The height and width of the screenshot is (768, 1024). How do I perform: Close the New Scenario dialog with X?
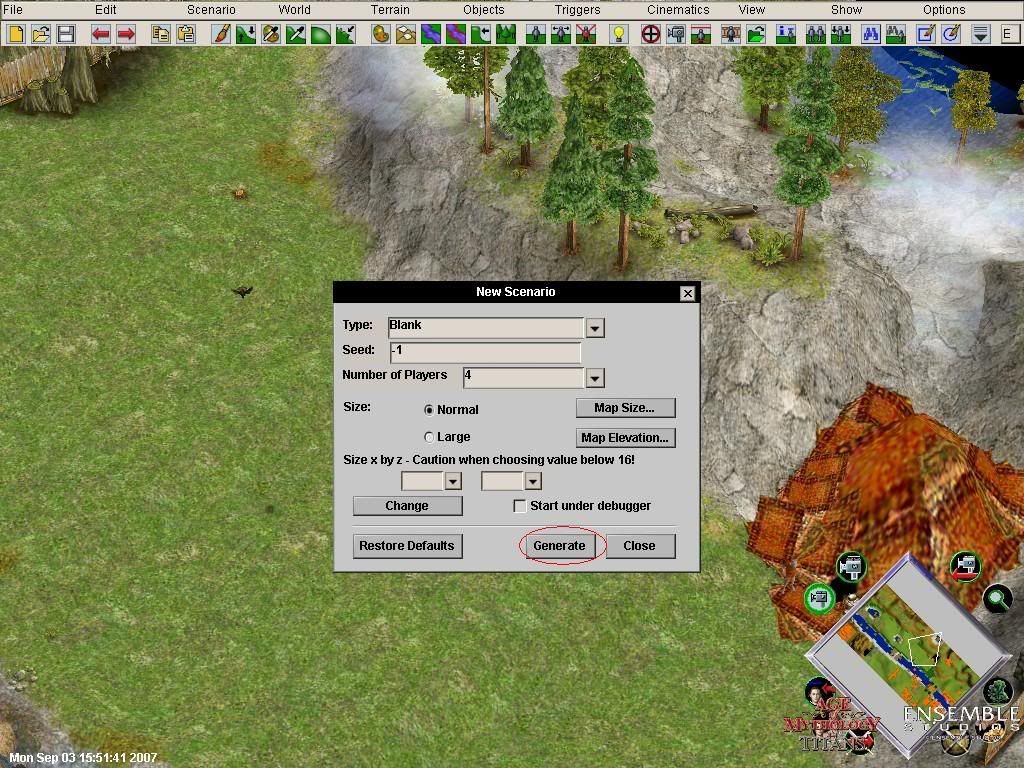(x=687, y=293)
